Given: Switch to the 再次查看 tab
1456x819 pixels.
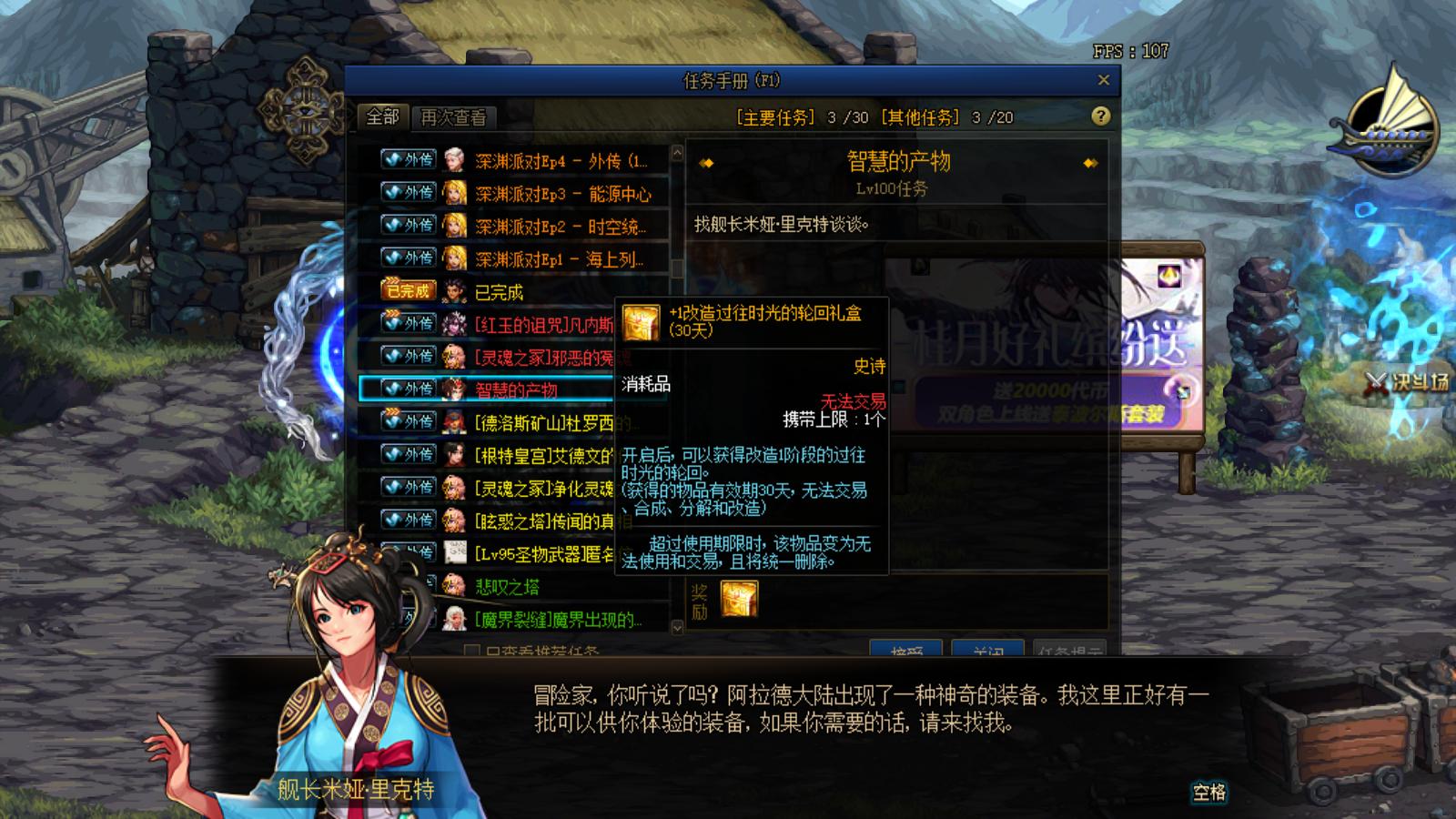Looking at the screenshot, I should (x=453, y=117).
